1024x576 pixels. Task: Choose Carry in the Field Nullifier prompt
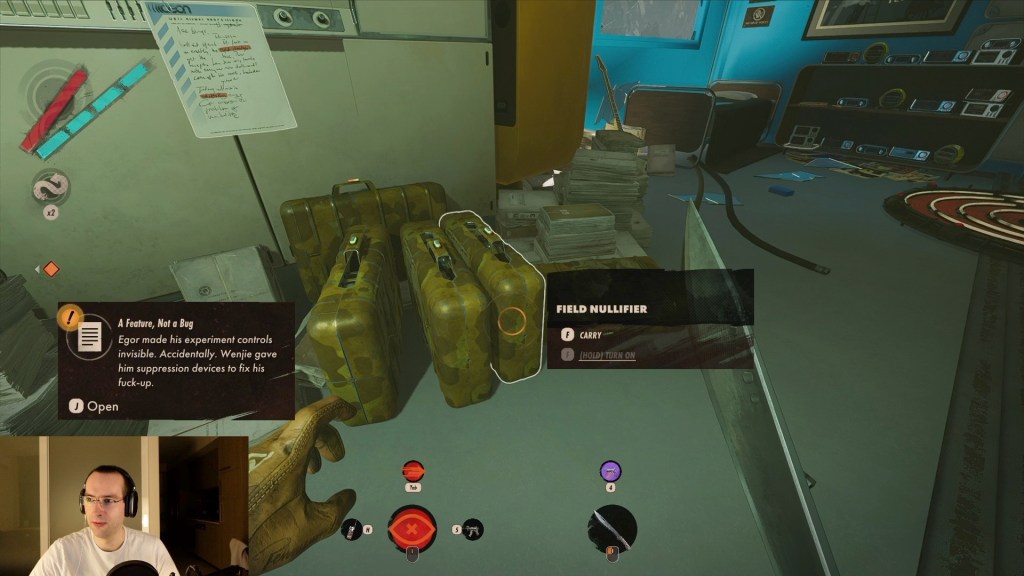[589, 336]
